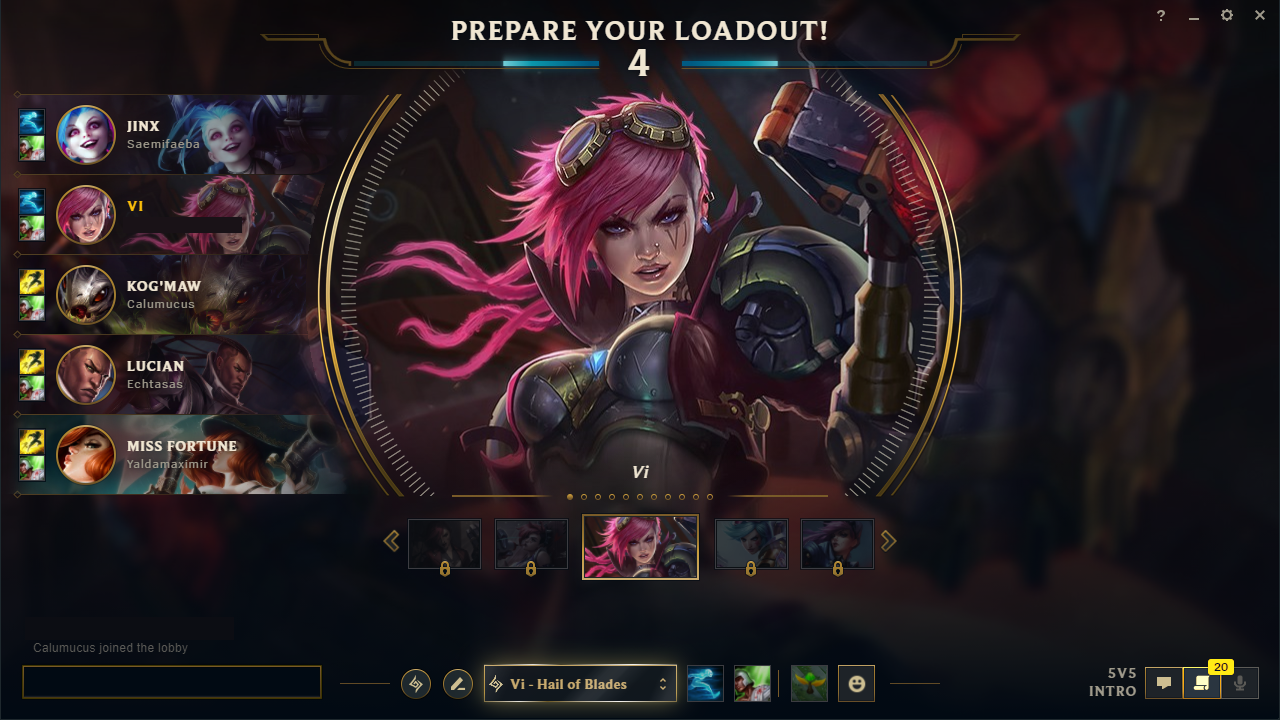Show the previous skins with the left arrow
The image size is (1280, 720).
392,541
